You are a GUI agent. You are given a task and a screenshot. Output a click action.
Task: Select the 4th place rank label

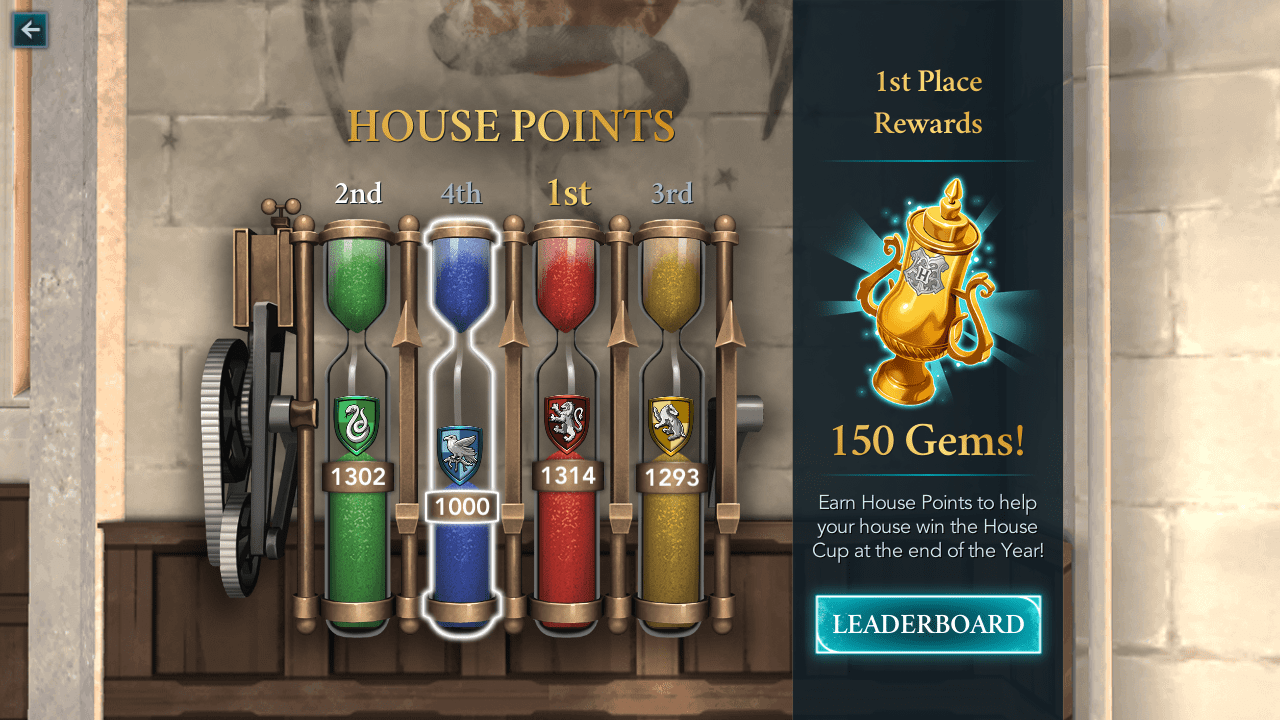coord(462,193)
